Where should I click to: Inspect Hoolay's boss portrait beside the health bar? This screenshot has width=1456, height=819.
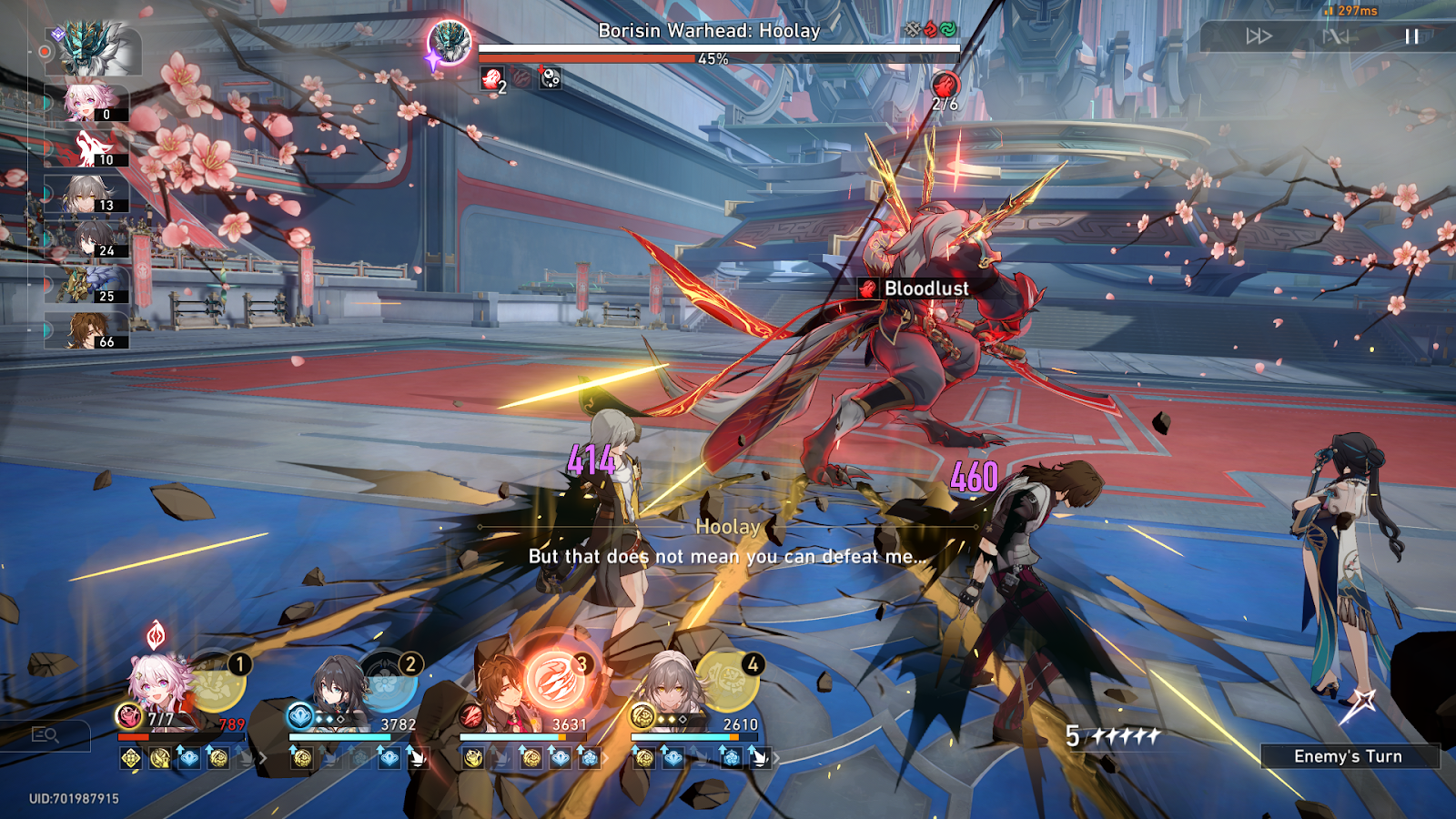tap(450, 41)
